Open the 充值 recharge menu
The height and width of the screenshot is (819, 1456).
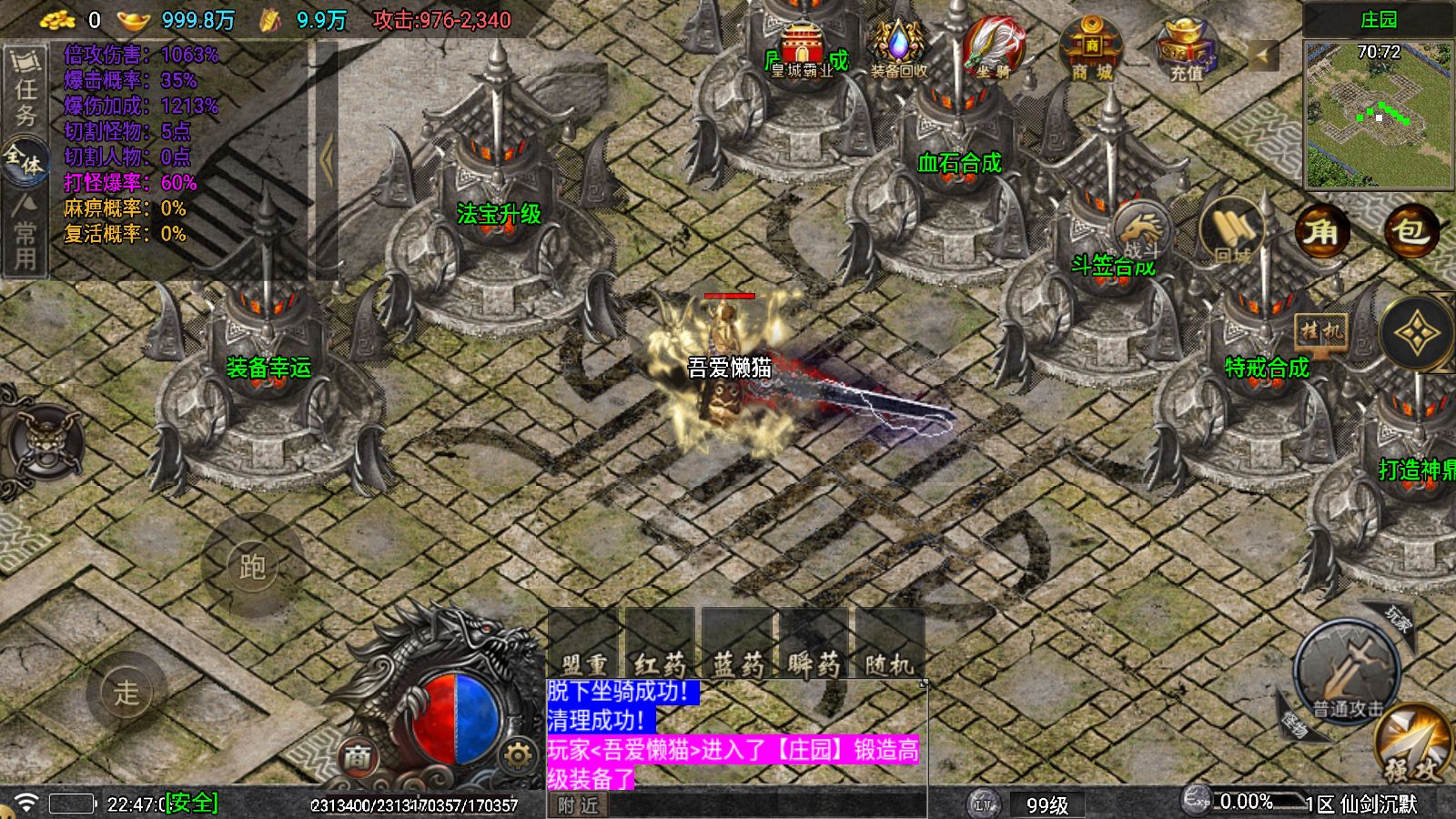click(x=1186, y=49)
